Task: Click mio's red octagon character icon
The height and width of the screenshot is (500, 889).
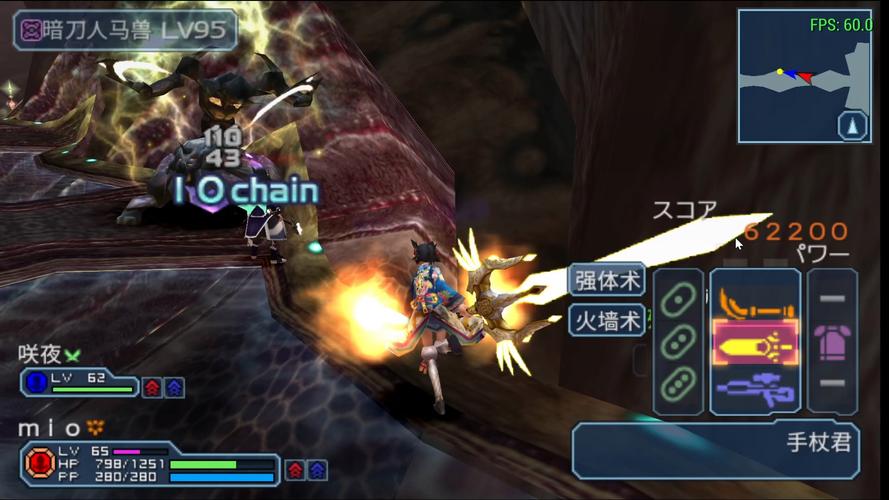Action: coord(40,464)
